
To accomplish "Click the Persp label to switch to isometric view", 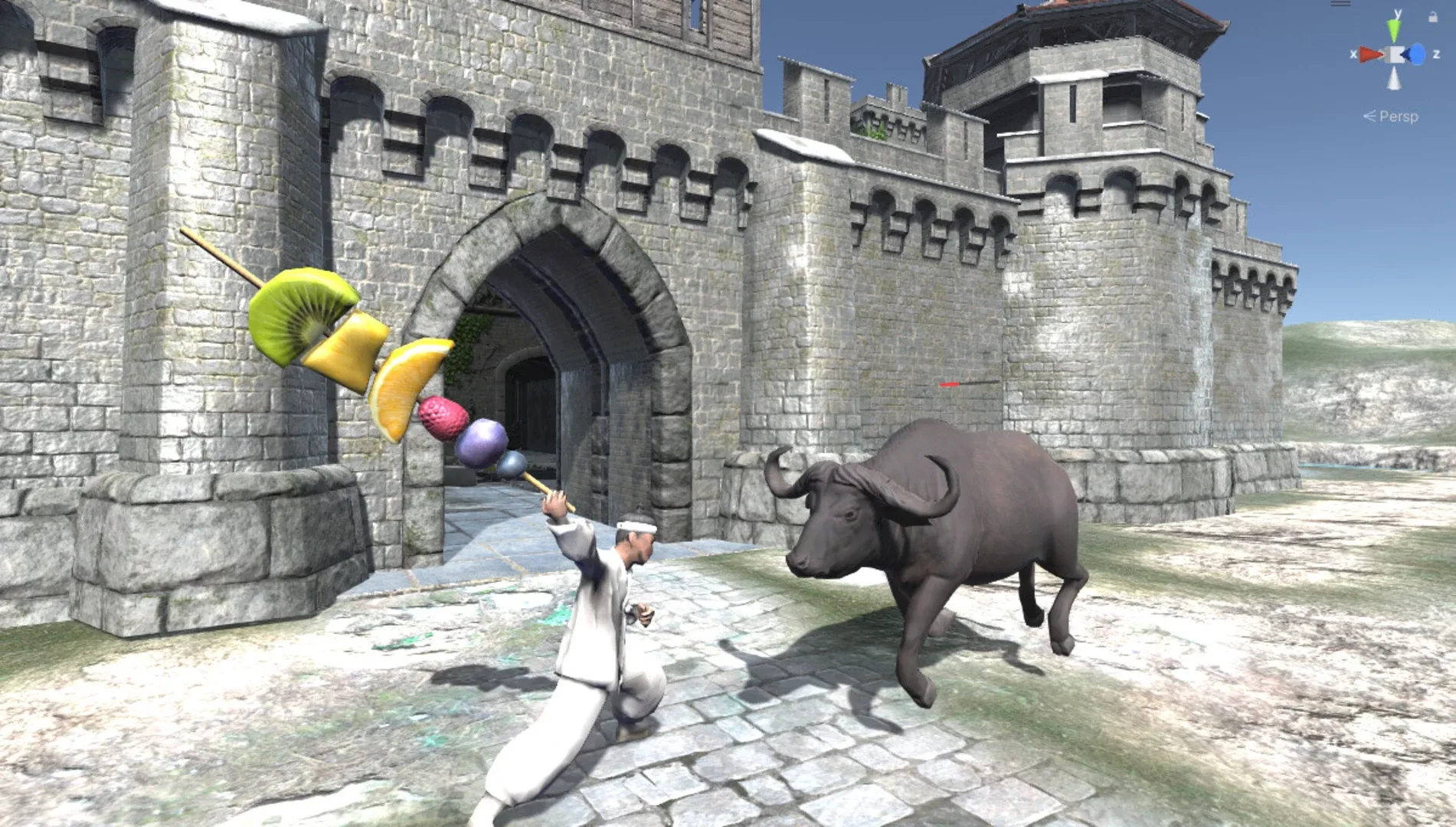I will [1399, 116].
